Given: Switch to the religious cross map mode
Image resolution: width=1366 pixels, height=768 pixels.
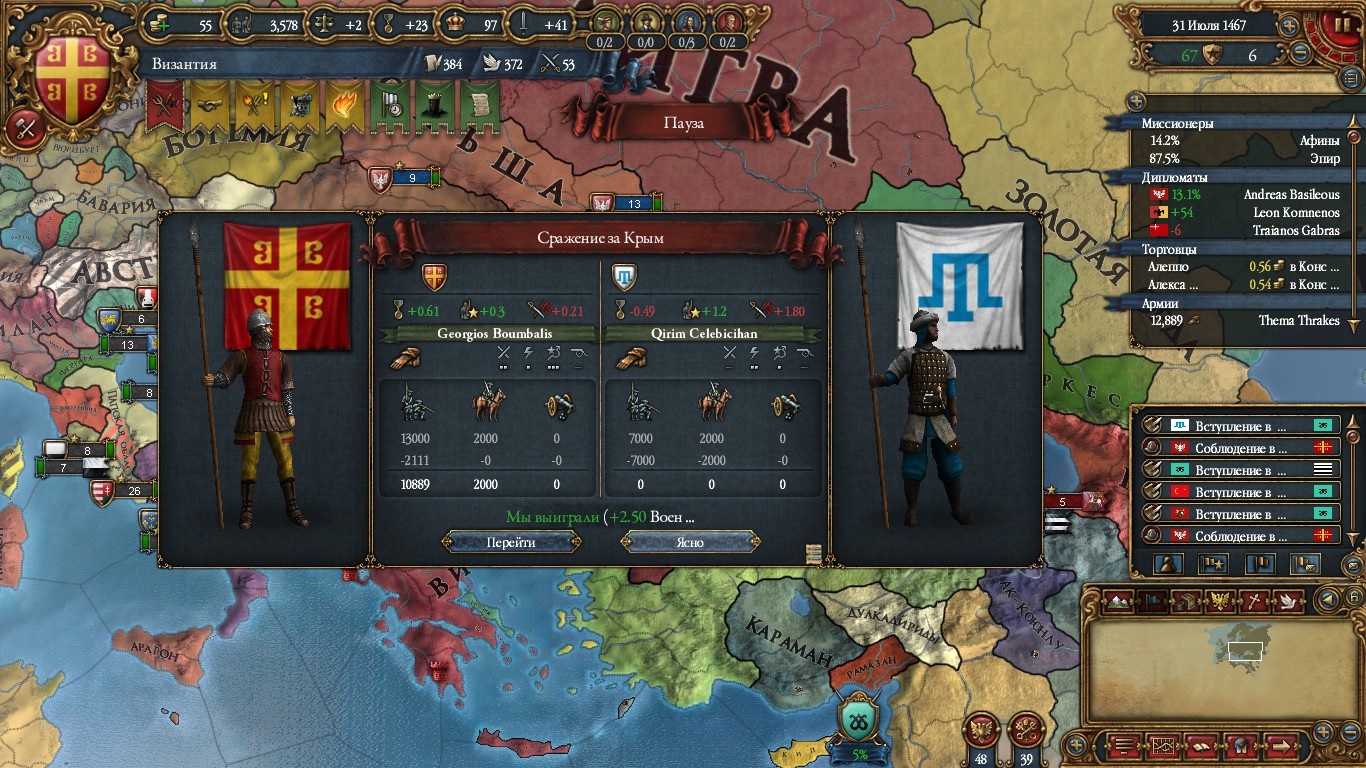Looking at the screenshot, I should (1253, 601).
